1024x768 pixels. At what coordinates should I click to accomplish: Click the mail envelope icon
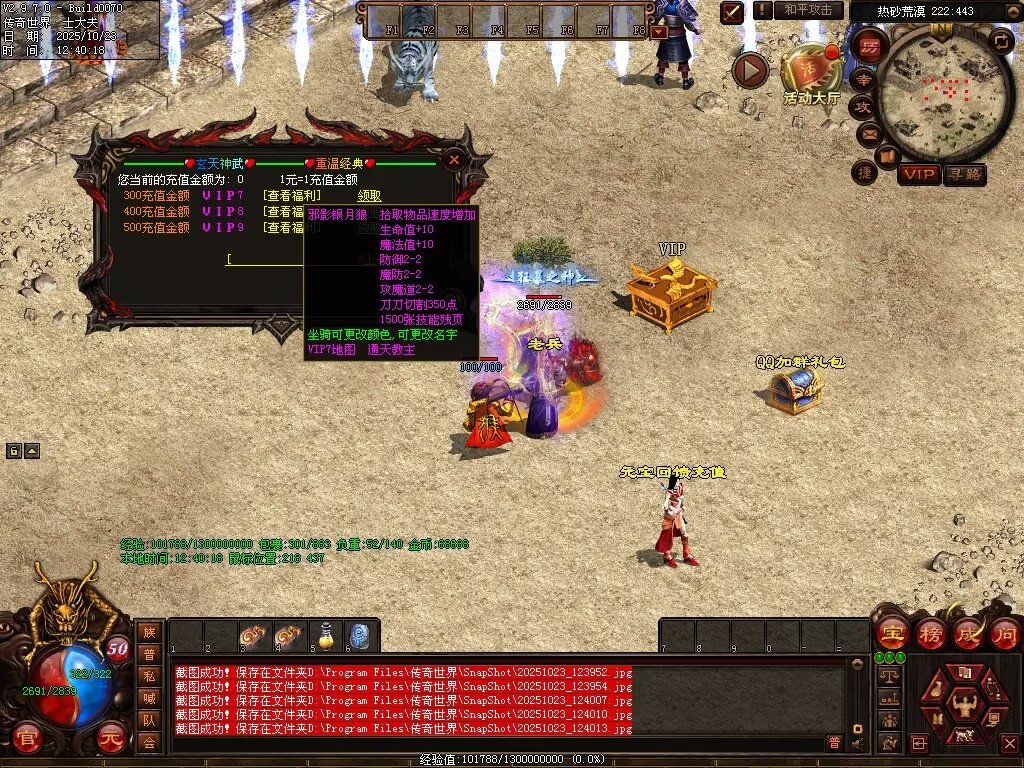(x=868, y=133)
